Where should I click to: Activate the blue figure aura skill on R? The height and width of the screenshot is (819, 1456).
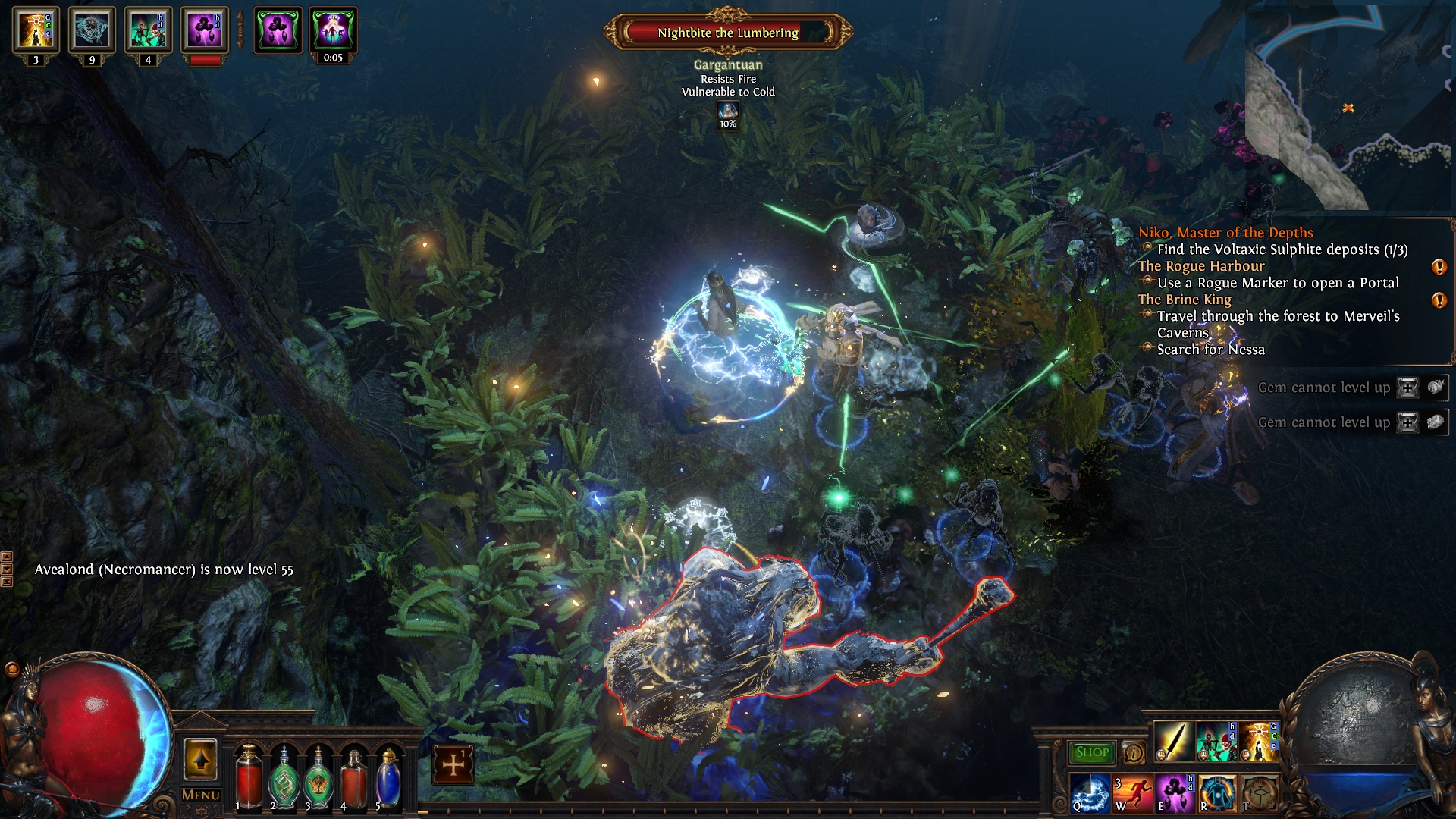pyautogui.click(x=1217, y=792)
